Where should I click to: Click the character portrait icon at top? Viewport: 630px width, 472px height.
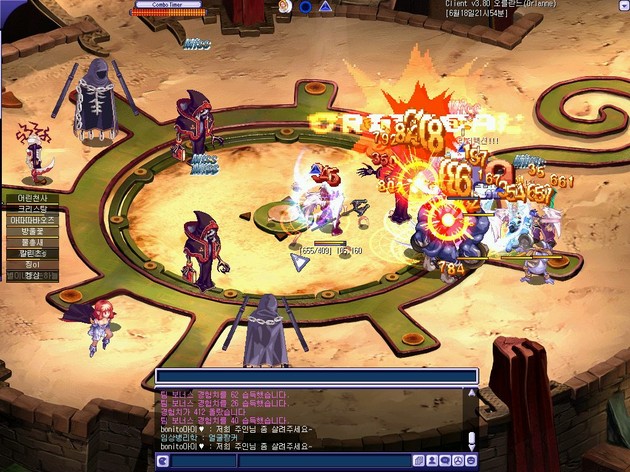(x=285, y=6)
